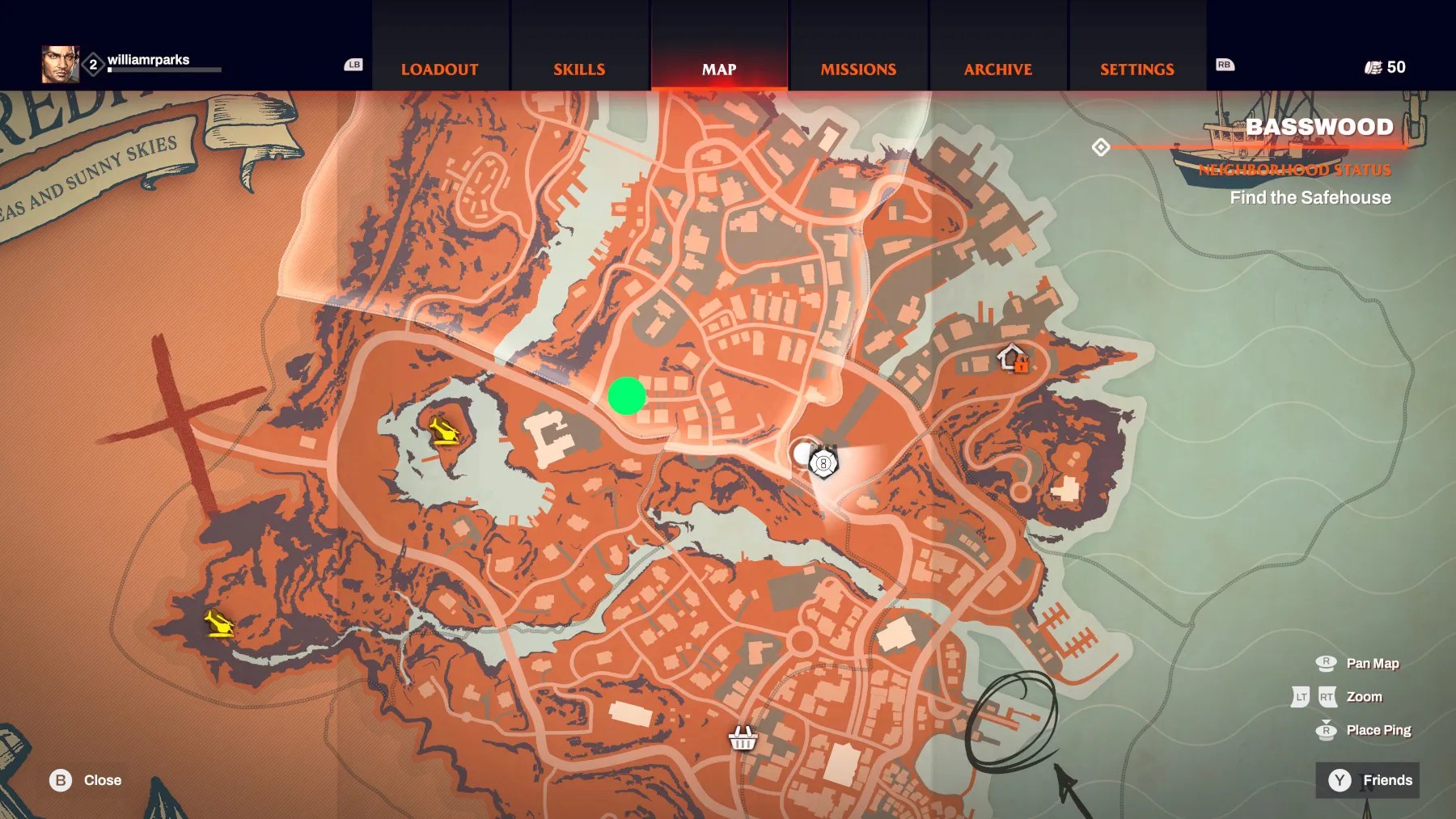Open the Friends list

1368,780
